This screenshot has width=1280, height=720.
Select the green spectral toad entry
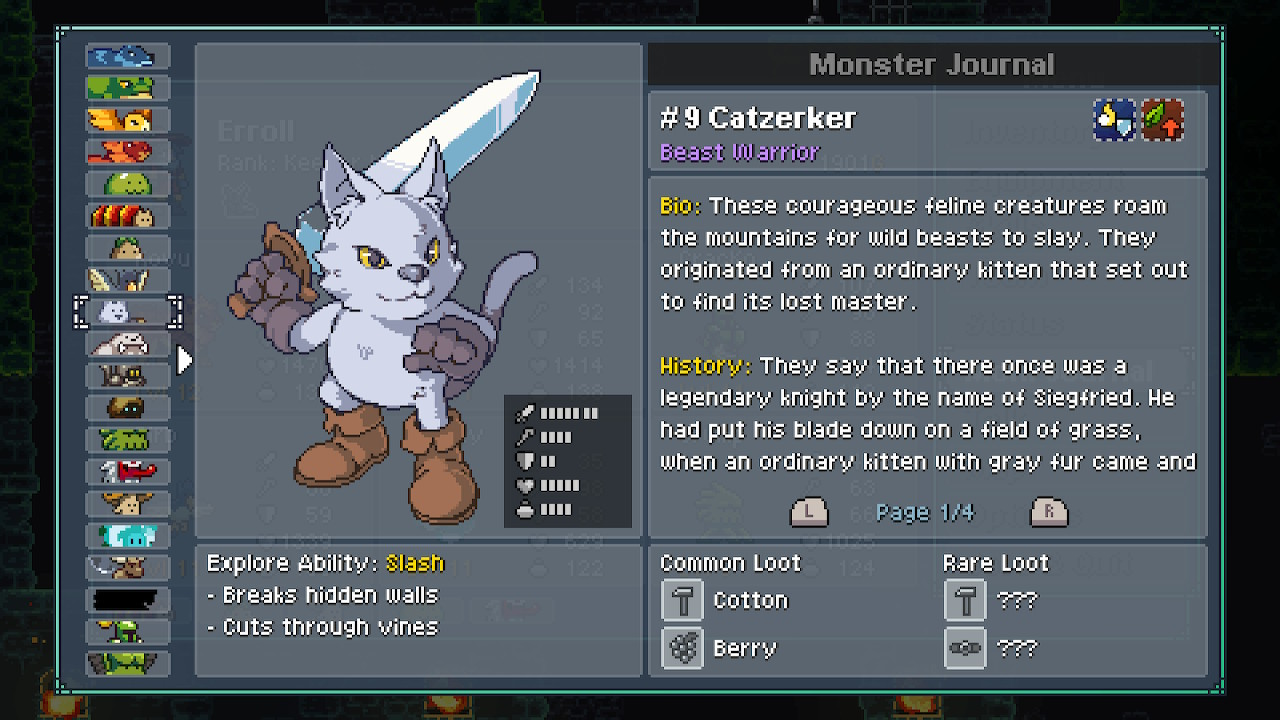127,88
